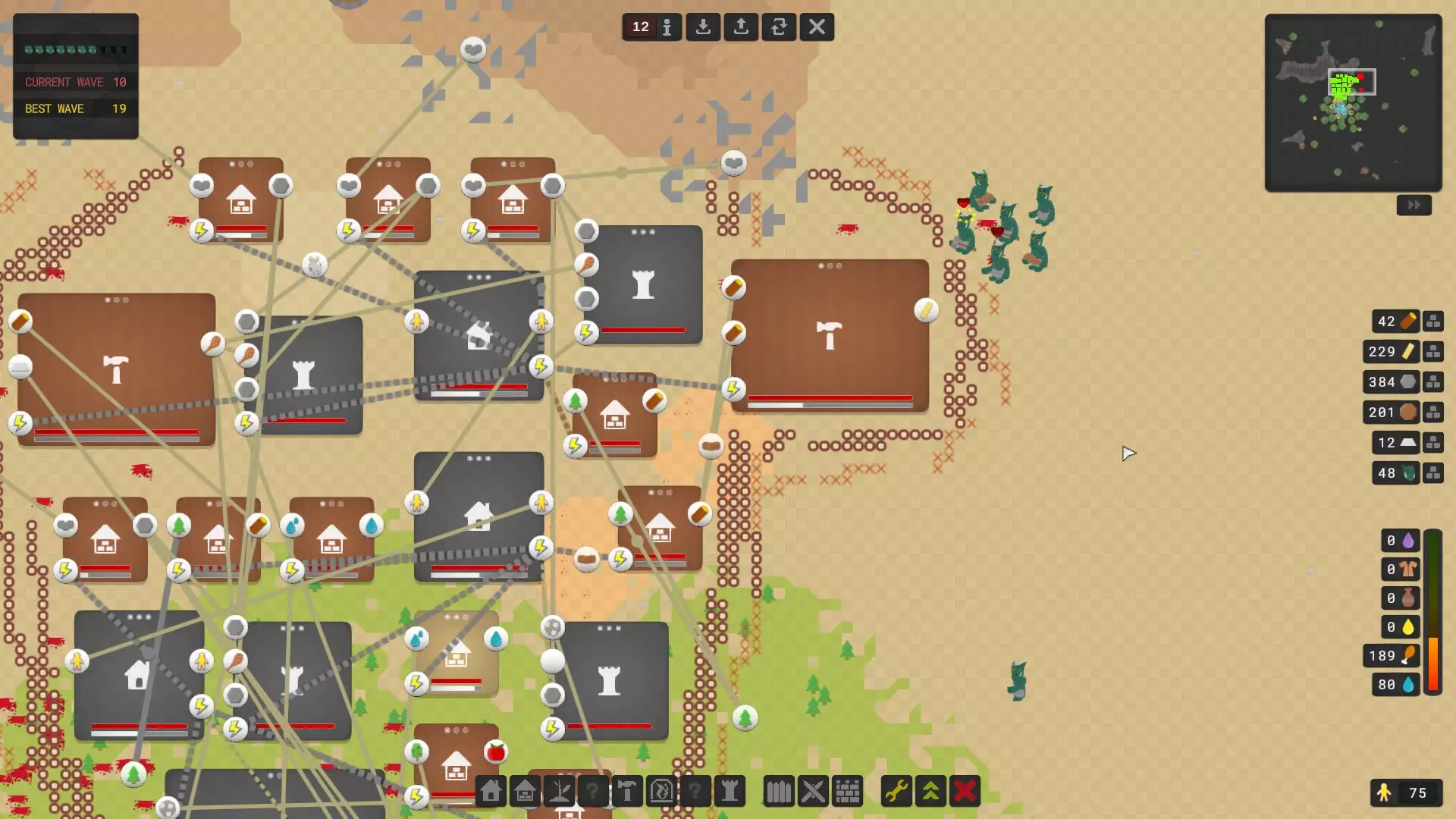This screenshot has width=1456, height=819.
Task: Select the crossed swords barricade tool
Action: 813,792
